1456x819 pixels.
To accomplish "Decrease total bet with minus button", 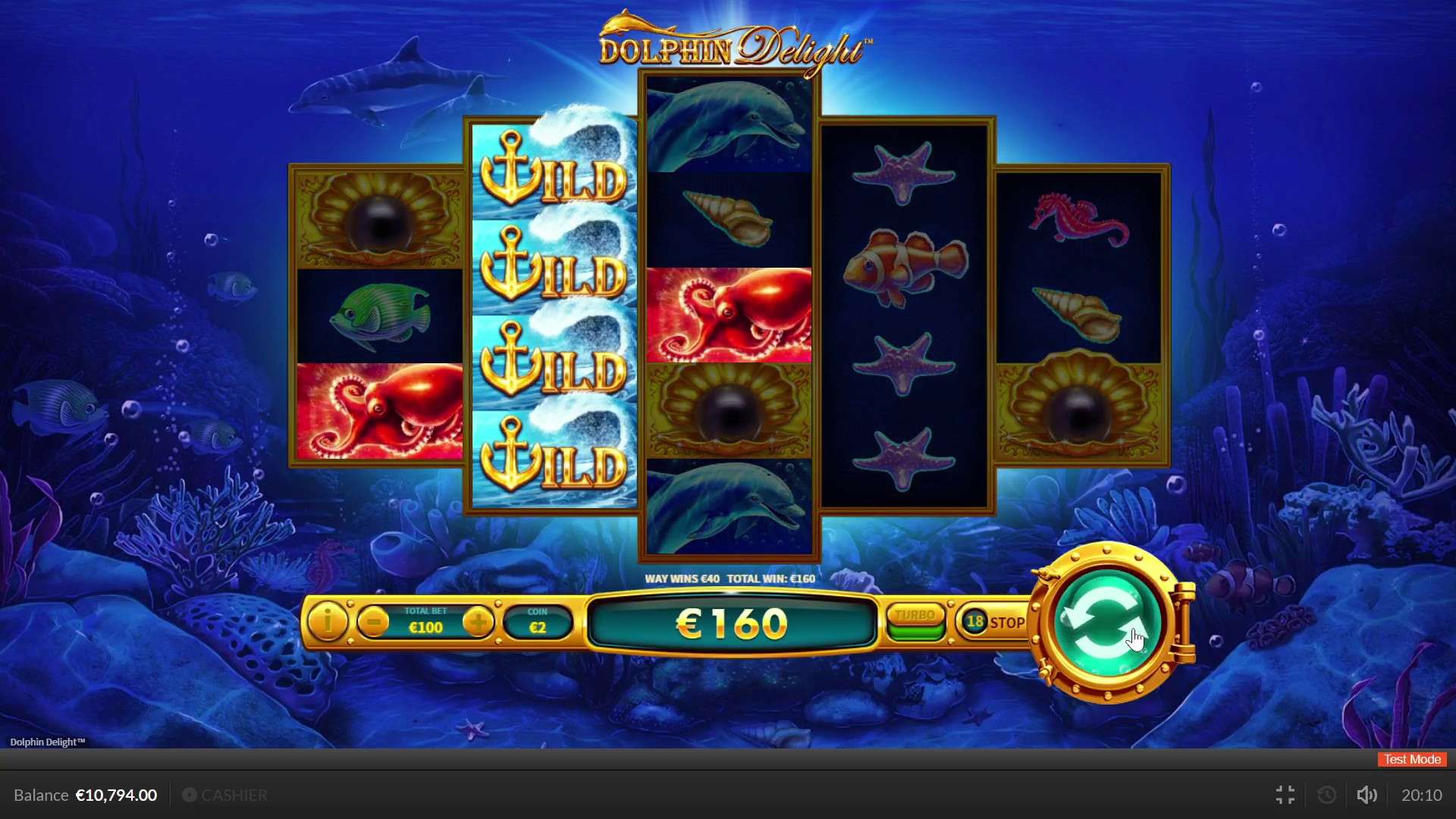I will click(373, 623).
